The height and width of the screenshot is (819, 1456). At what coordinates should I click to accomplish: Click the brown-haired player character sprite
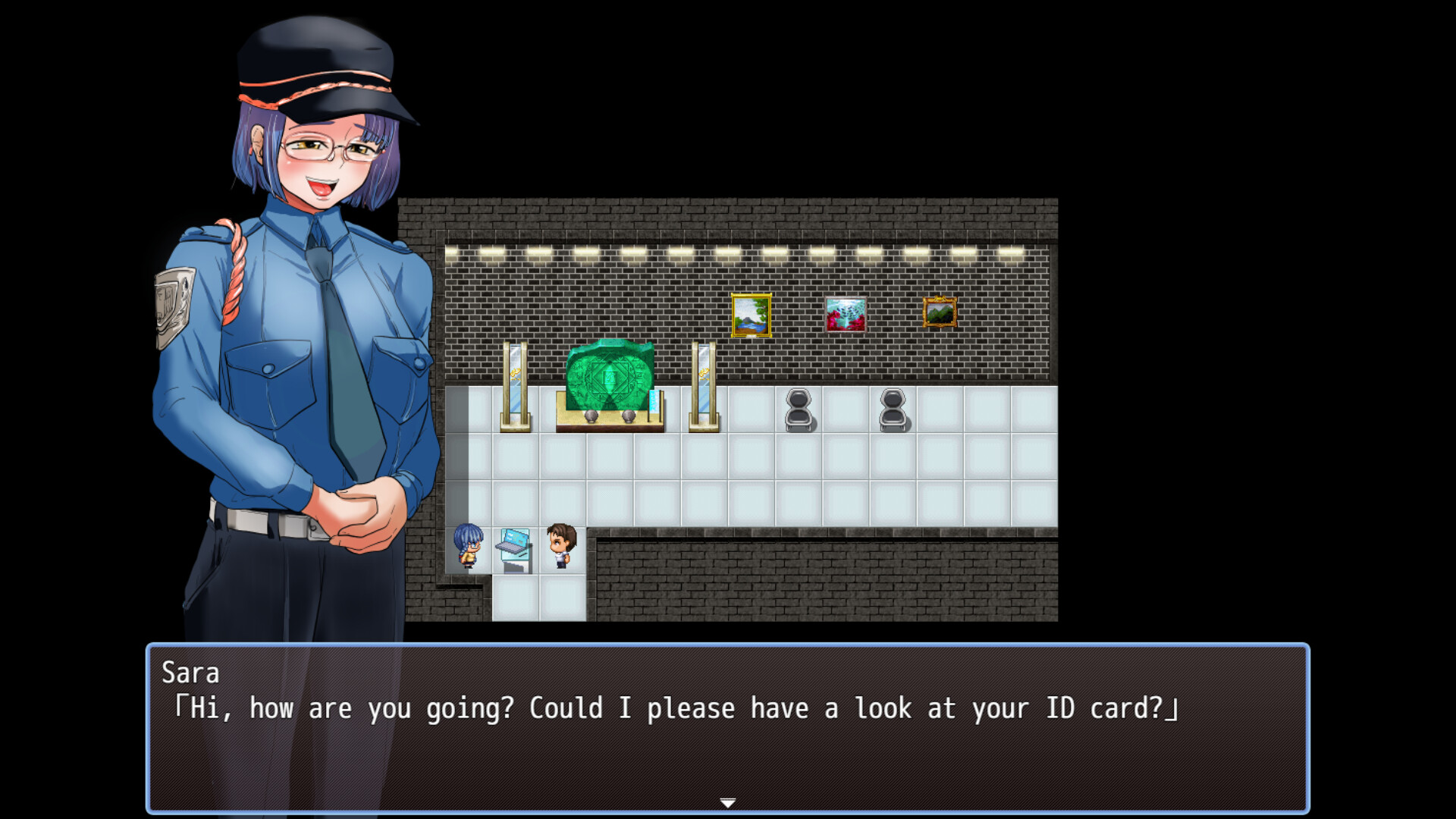[560, 546]
